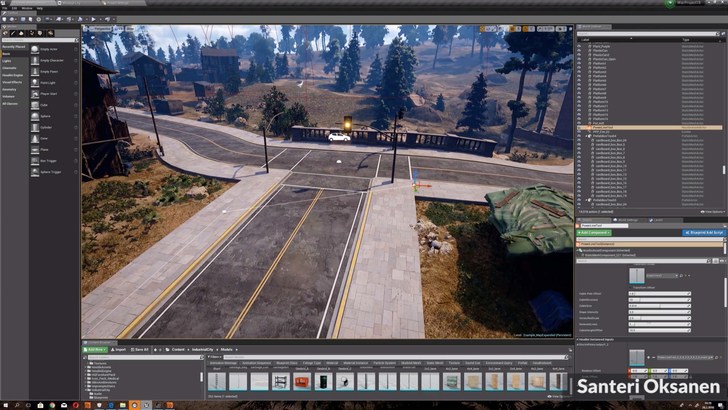Click the Import button in content browser

coord(120,350)
